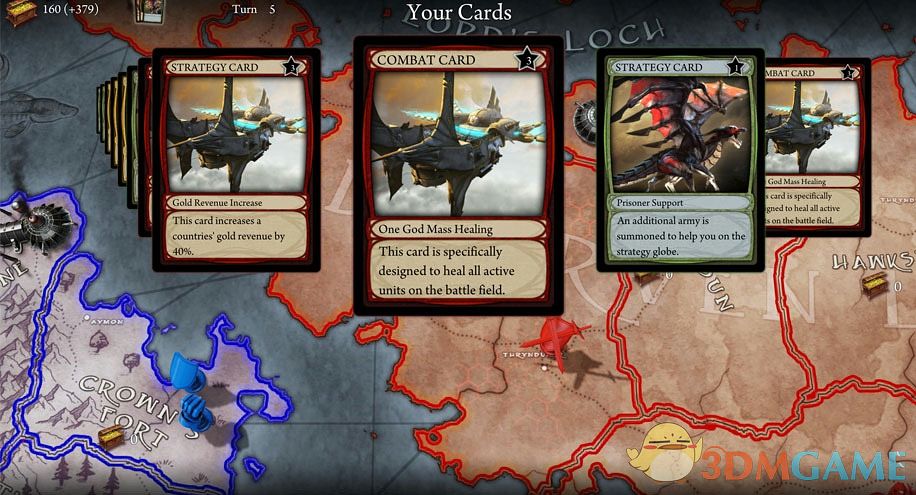916x495 pixels.
Task: Pick the Prisoner Support strategy card
Action: pyautogui.click(x=680, y=160)
